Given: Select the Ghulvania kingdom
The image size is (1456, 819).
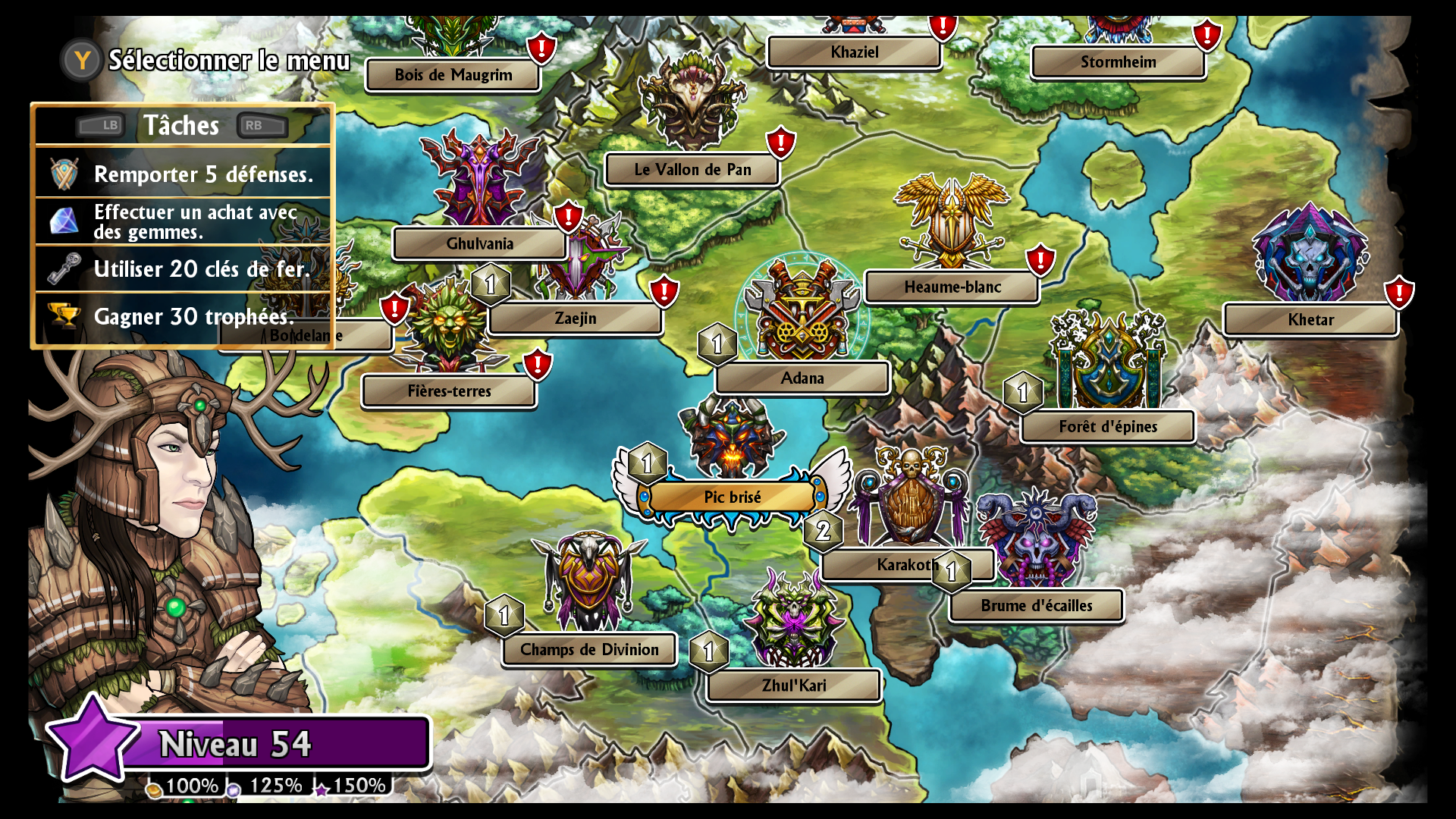Looking at the screenshot, I should coord(479,244).
